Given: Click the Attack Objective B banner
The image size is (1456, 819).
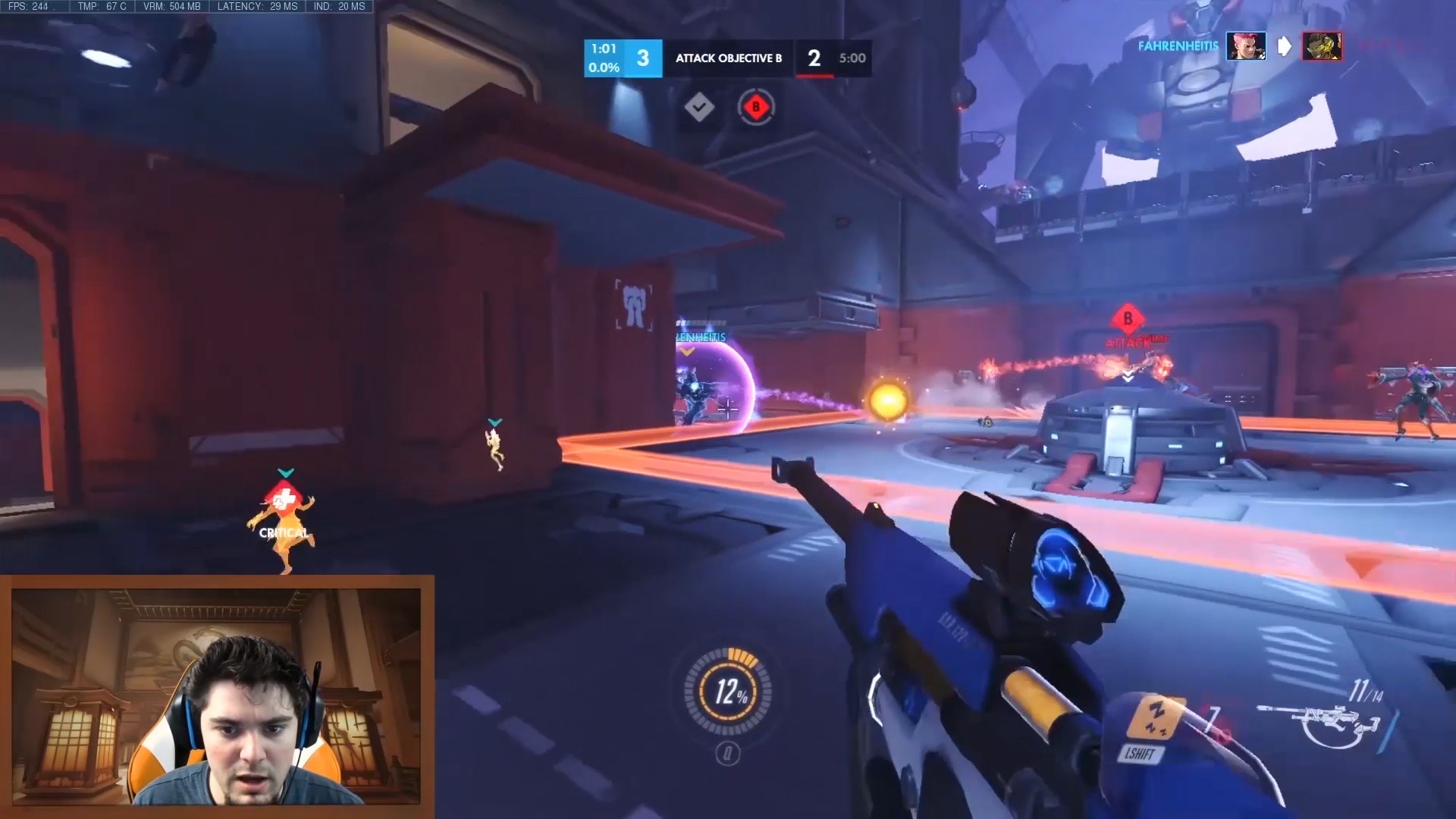Looking at the screenshot, I should click(728, 58).
